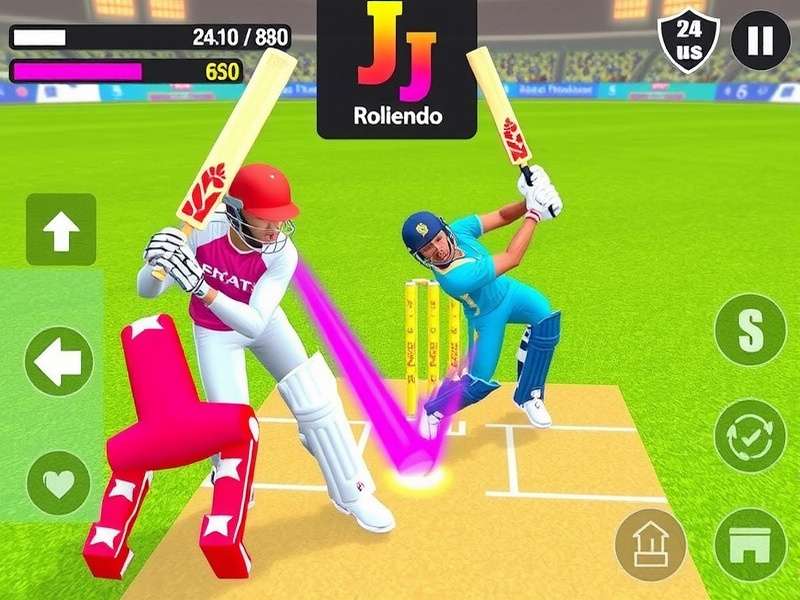Tap the JJ Roliendo logo panel

click(x=396, y=69)
